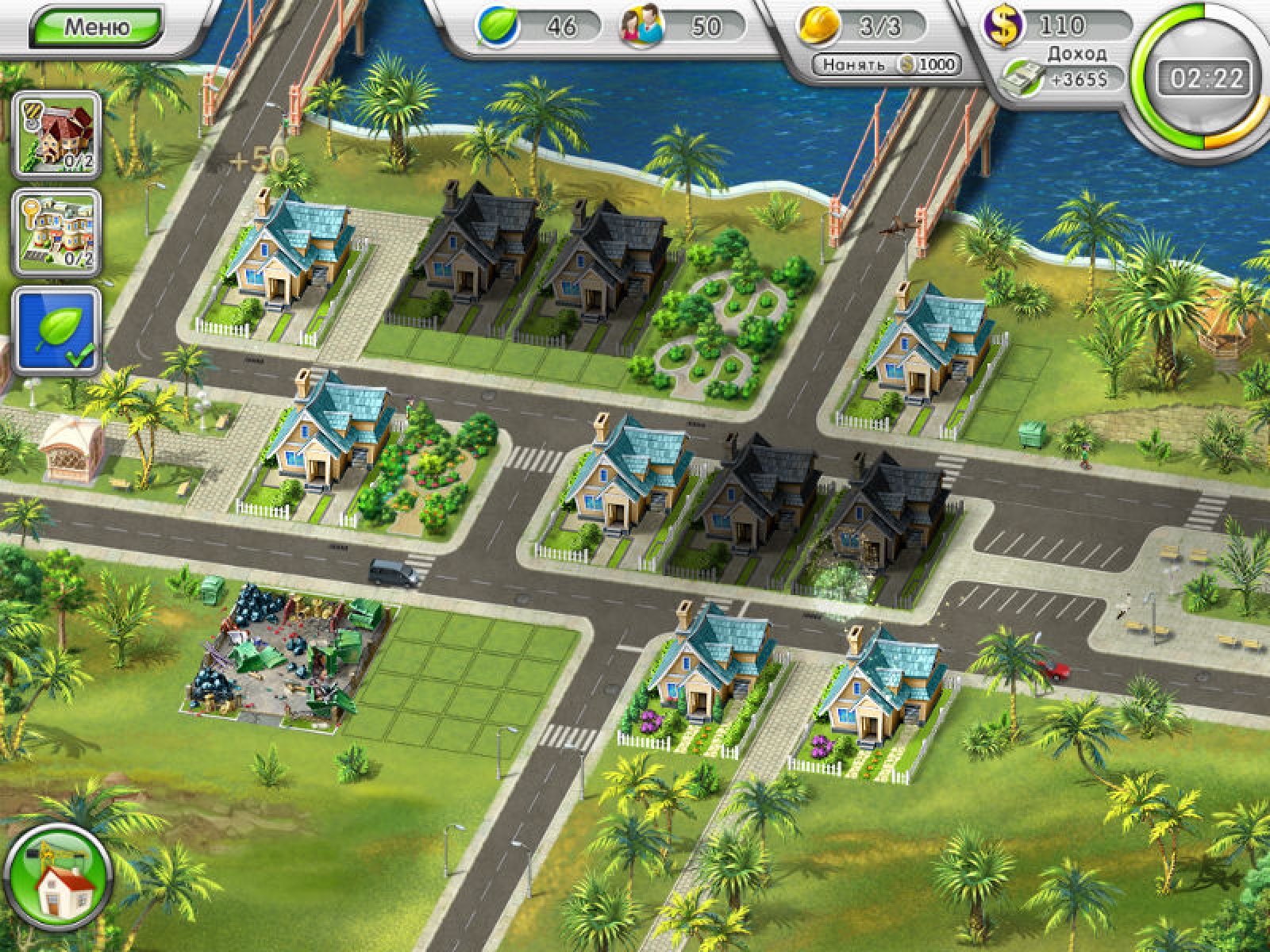Viewport: 1270px width, 952px height.
Task: Hire a worker with the Нанять button
Action: pos(887,65)
